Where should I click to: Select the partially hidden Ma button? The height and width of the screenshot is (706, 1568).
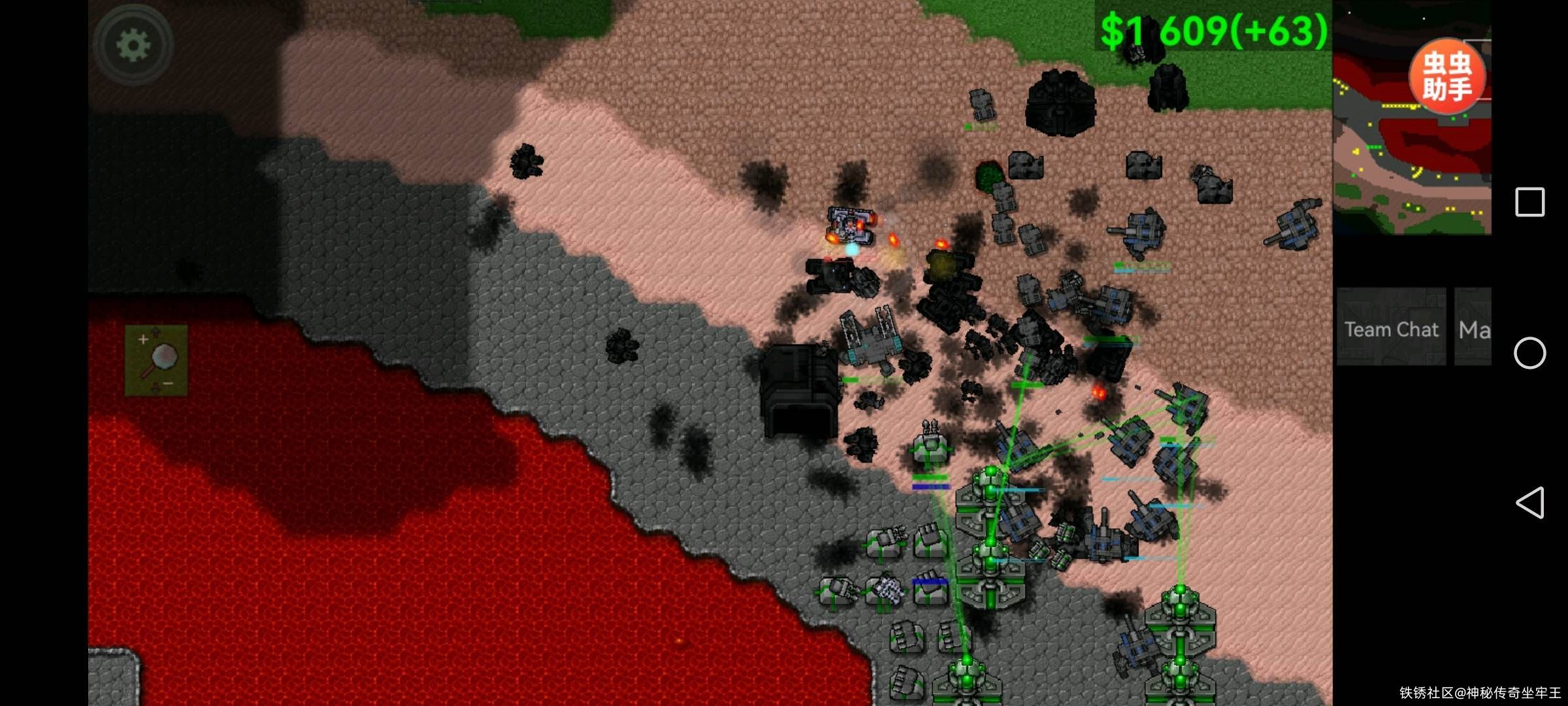(1473, 329)
